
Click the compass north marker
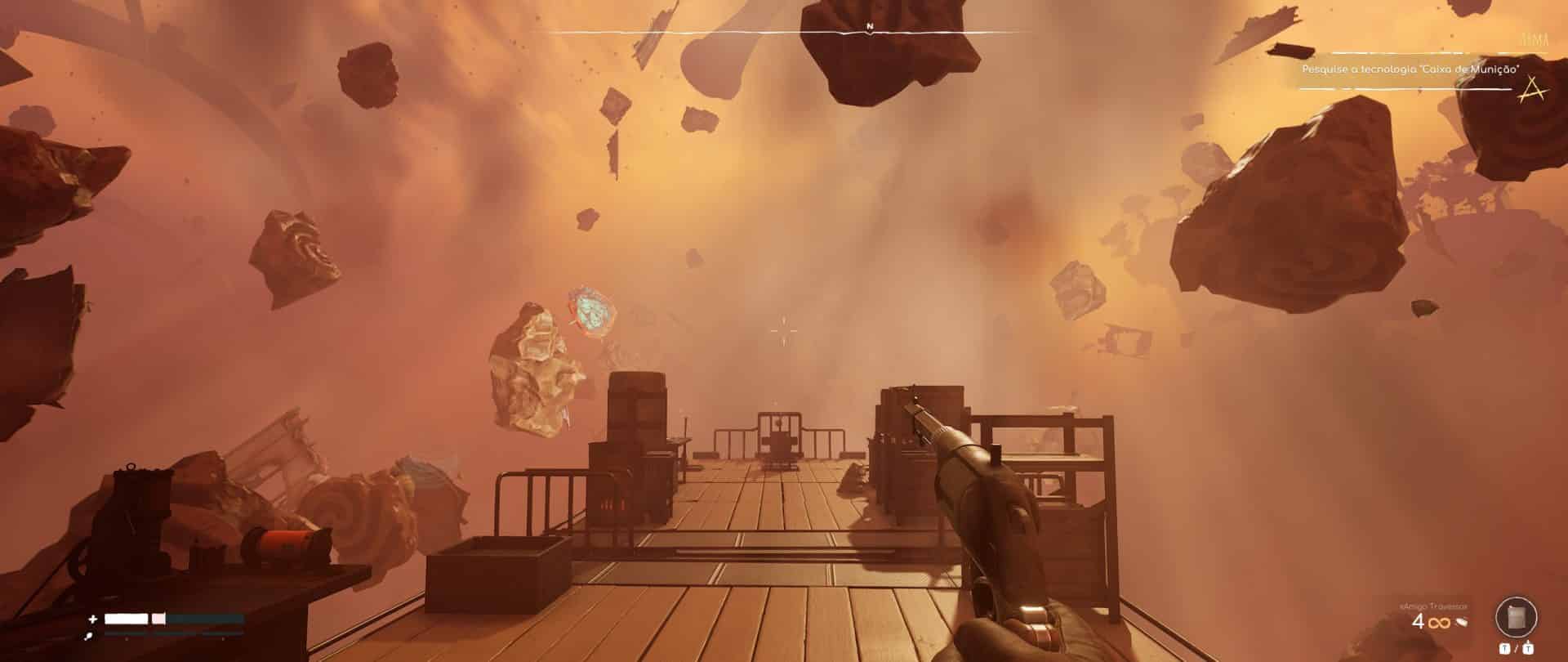870,27
